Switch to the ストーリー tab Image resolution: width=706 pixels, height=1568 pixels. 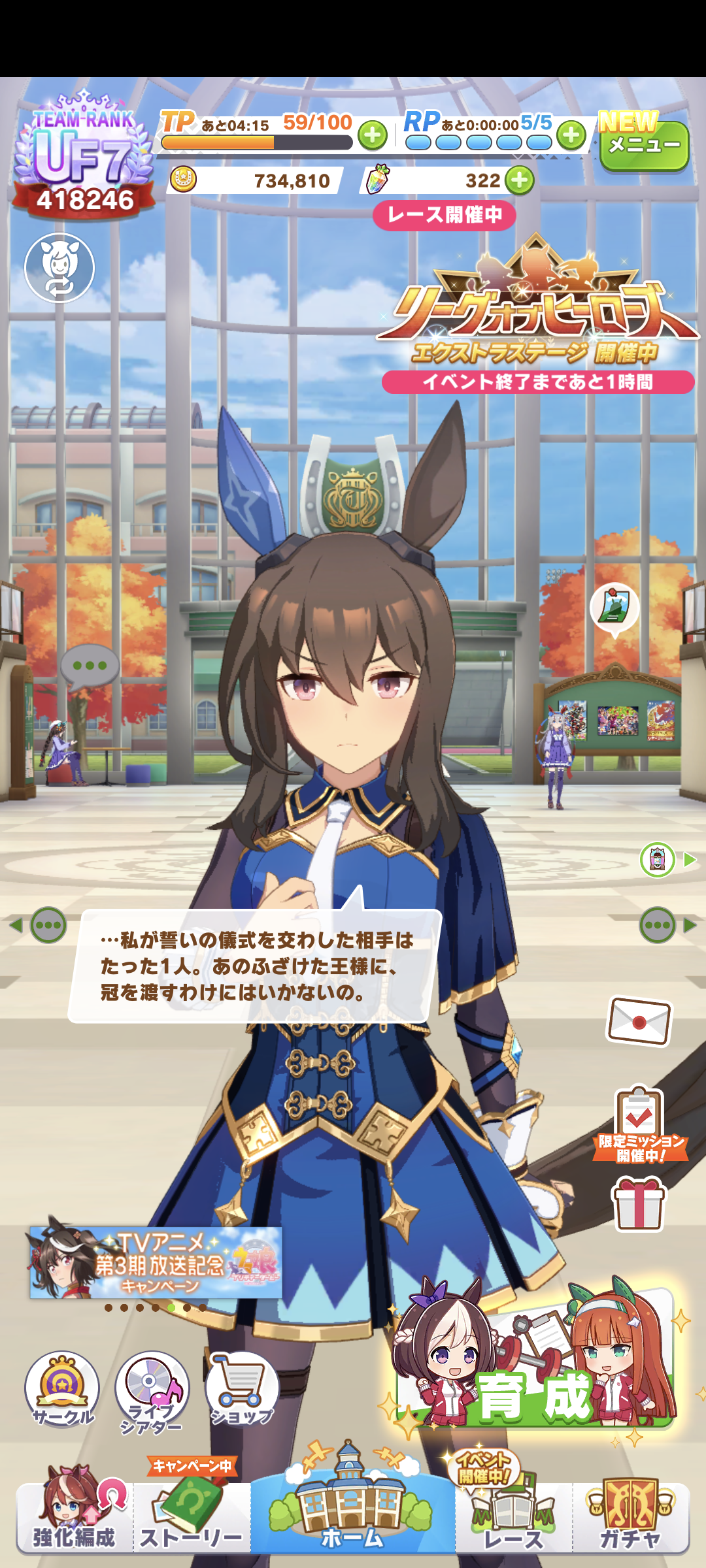click(x=192, y=1516)
